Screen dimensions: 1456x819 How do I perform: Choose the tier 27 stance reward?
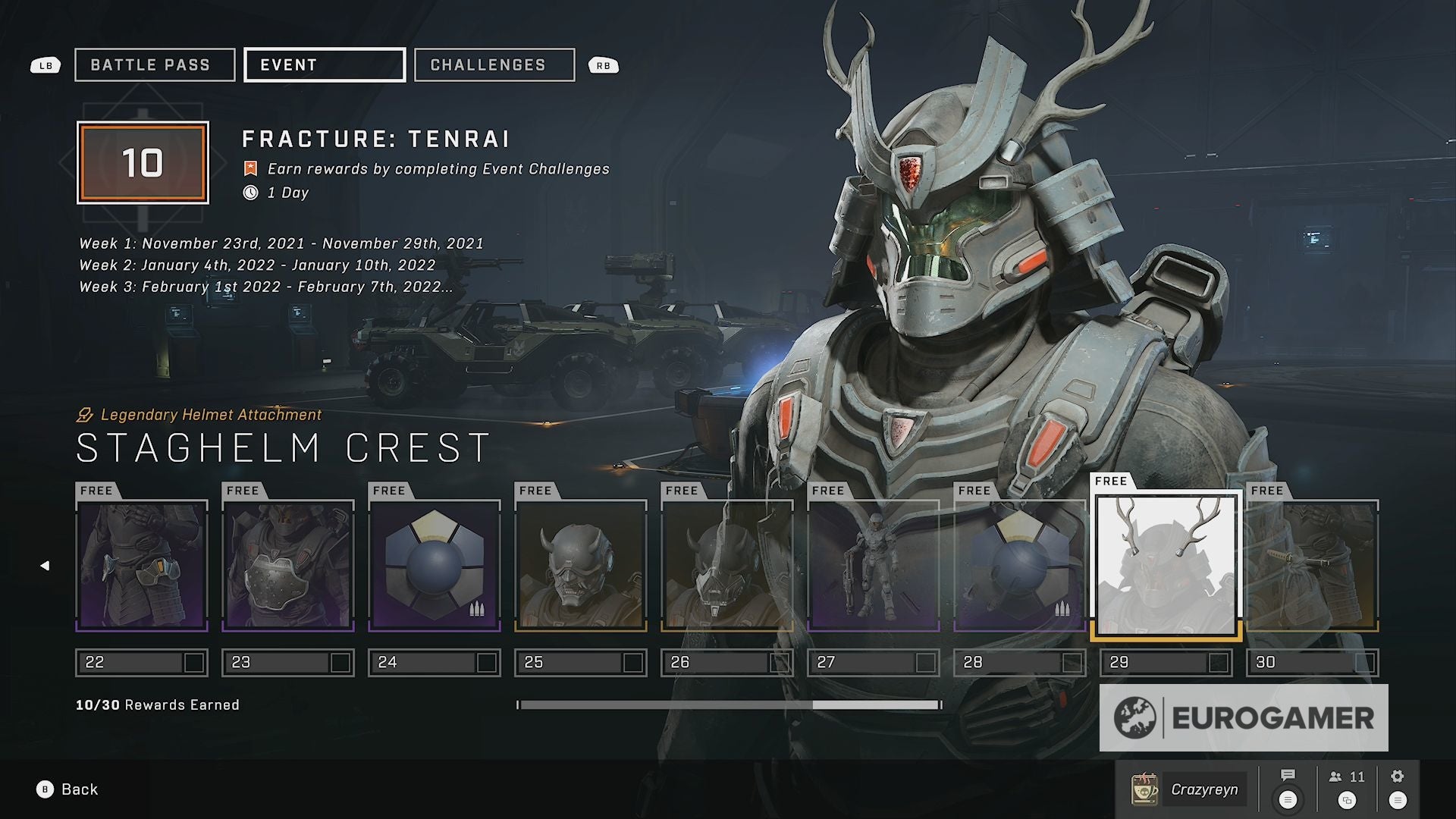pyautogui.click(x=874, y=566)
